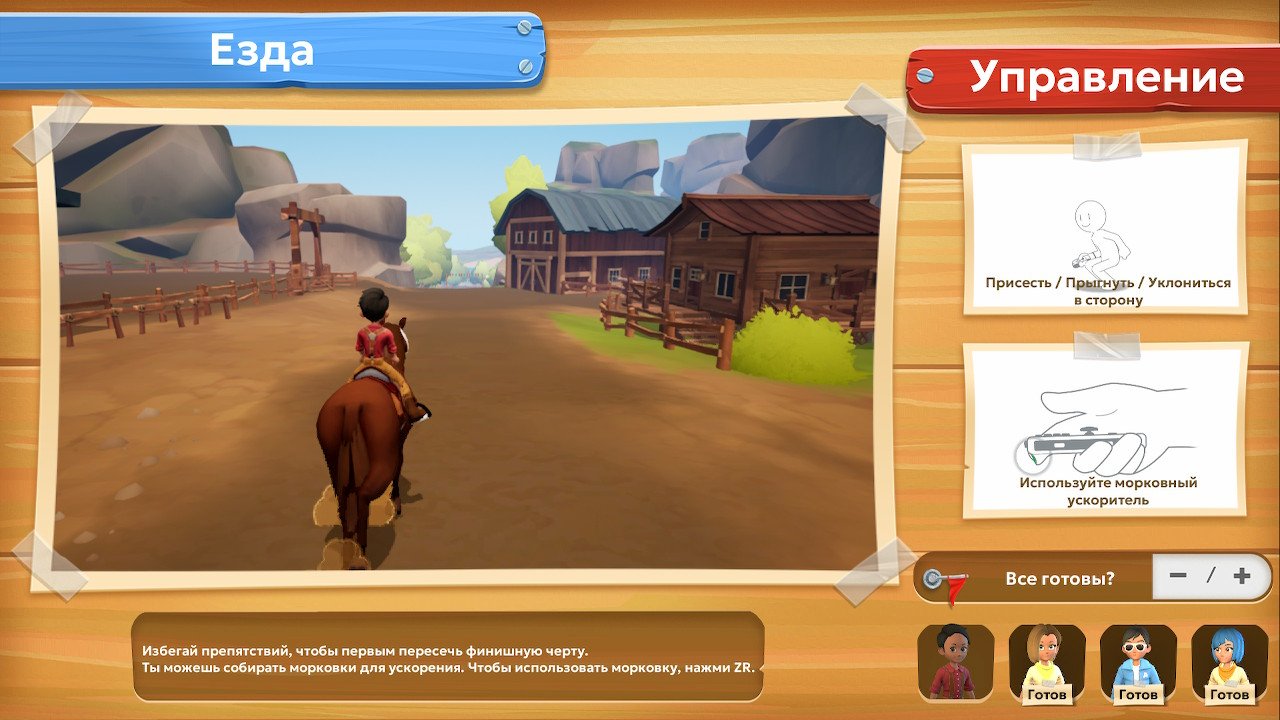Choose the ready player wearing sunglasses
Viewport: 1280px width, 720px height.
(x=1138, y=662)
